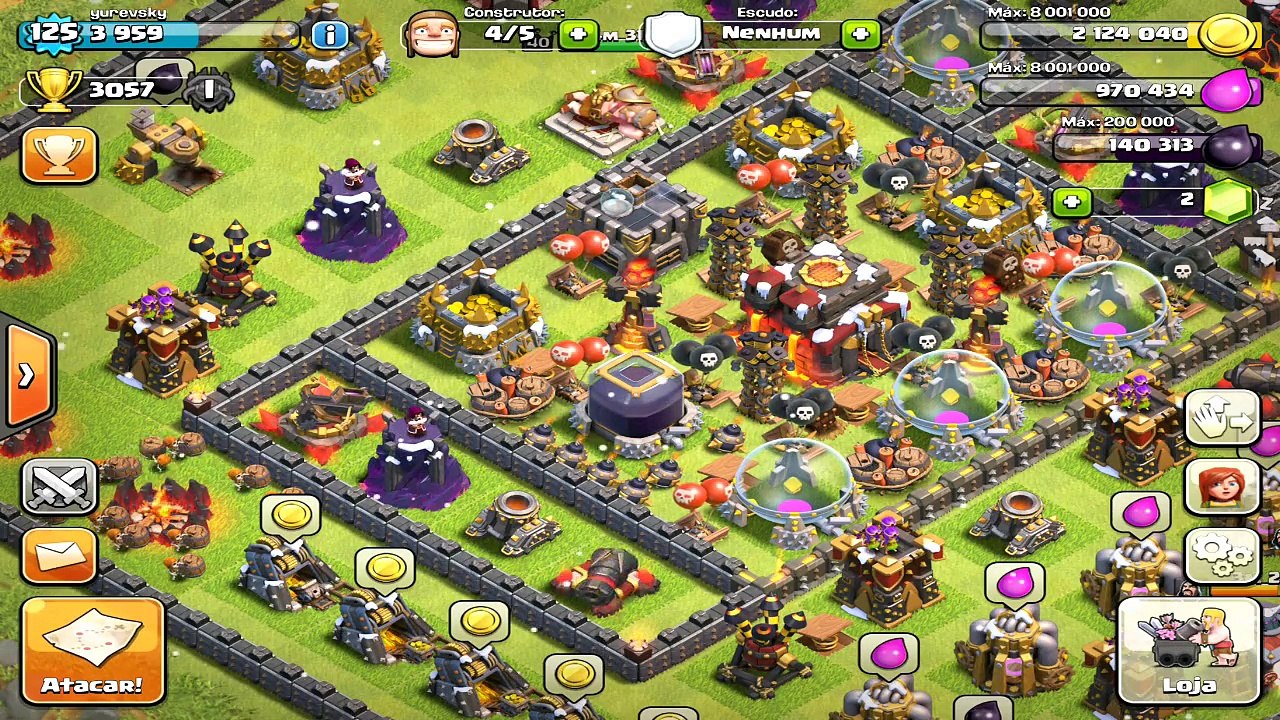Expand the orange arrow side panel

coord(27,375)
